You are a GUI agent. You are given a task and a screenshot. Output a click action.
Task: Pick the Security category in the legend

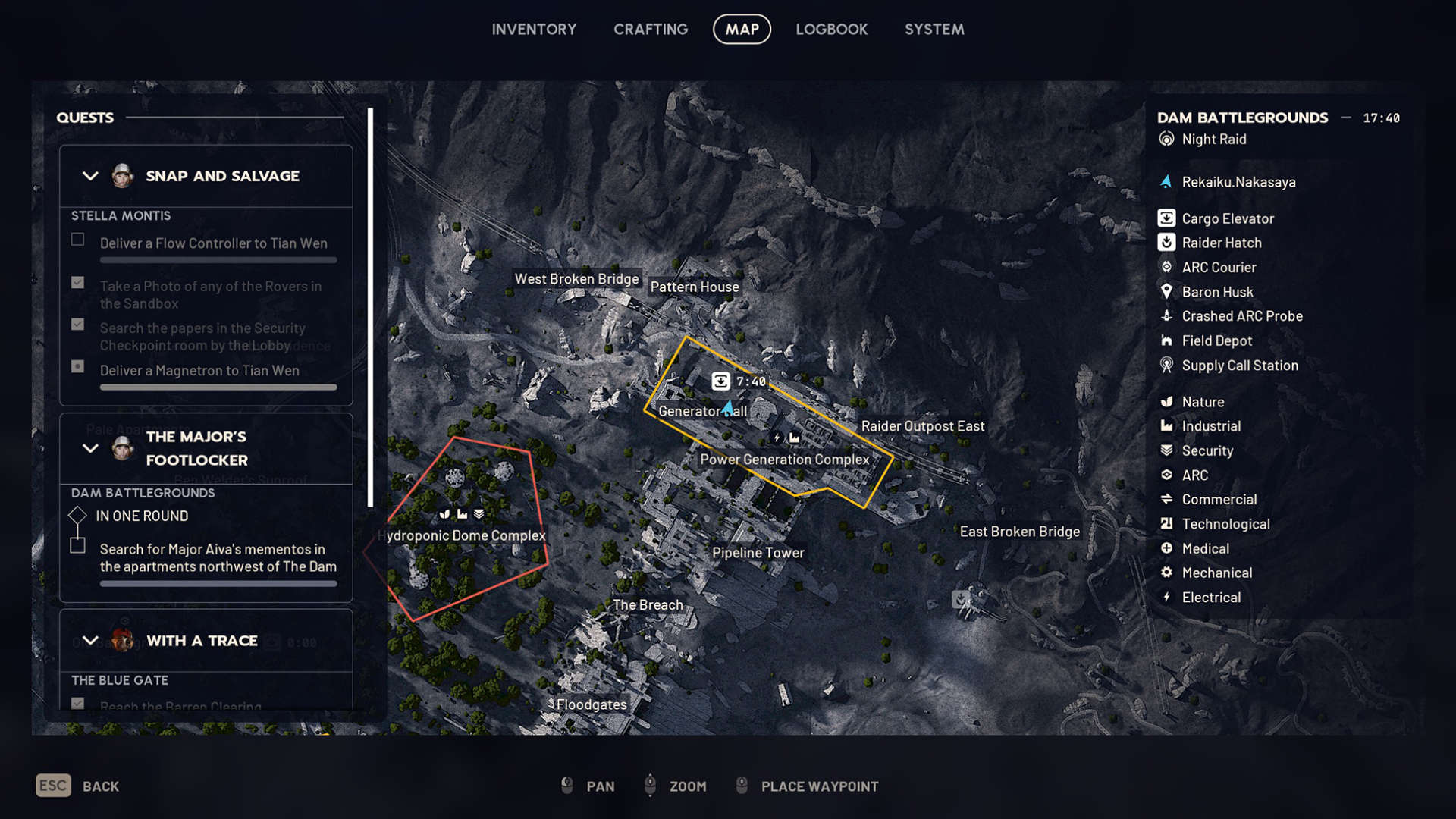[1207, 450]
